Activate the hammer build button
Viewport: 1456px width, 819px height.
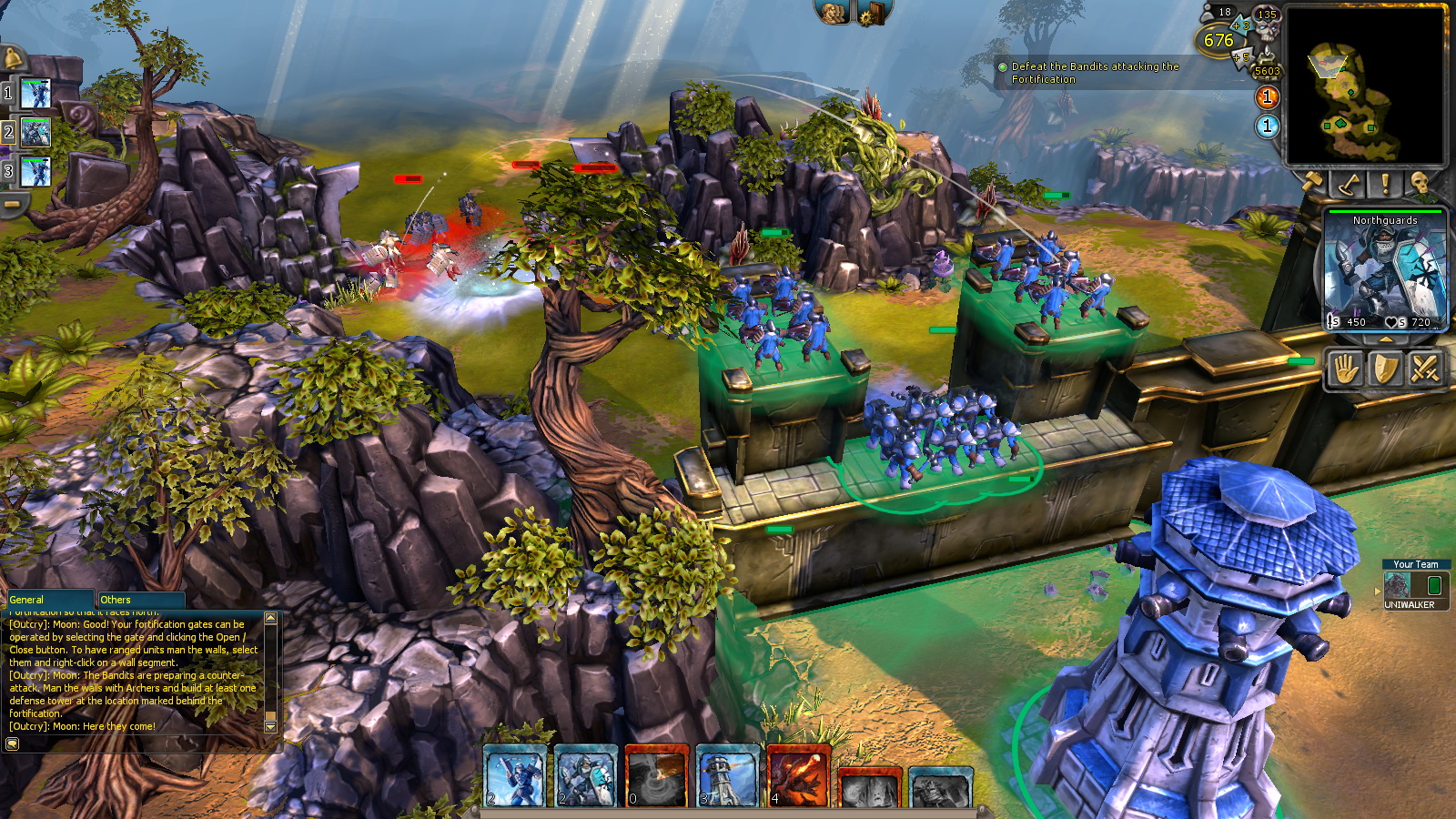1312,183
